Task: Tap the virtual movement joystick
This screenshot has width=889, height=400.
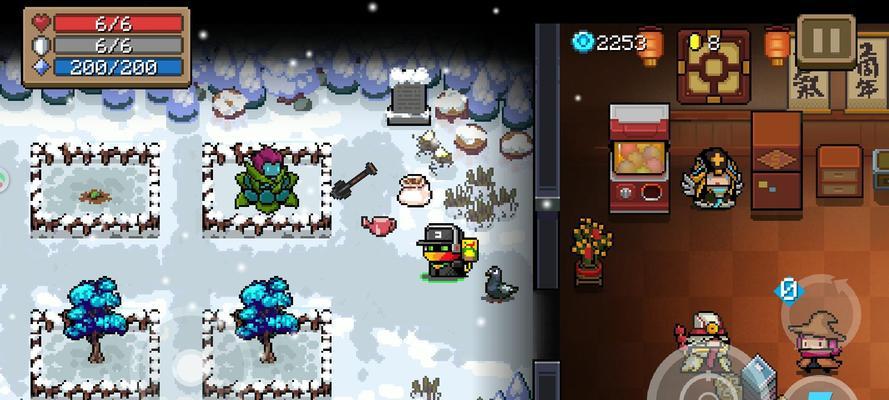Action: (x=192, y=364)
